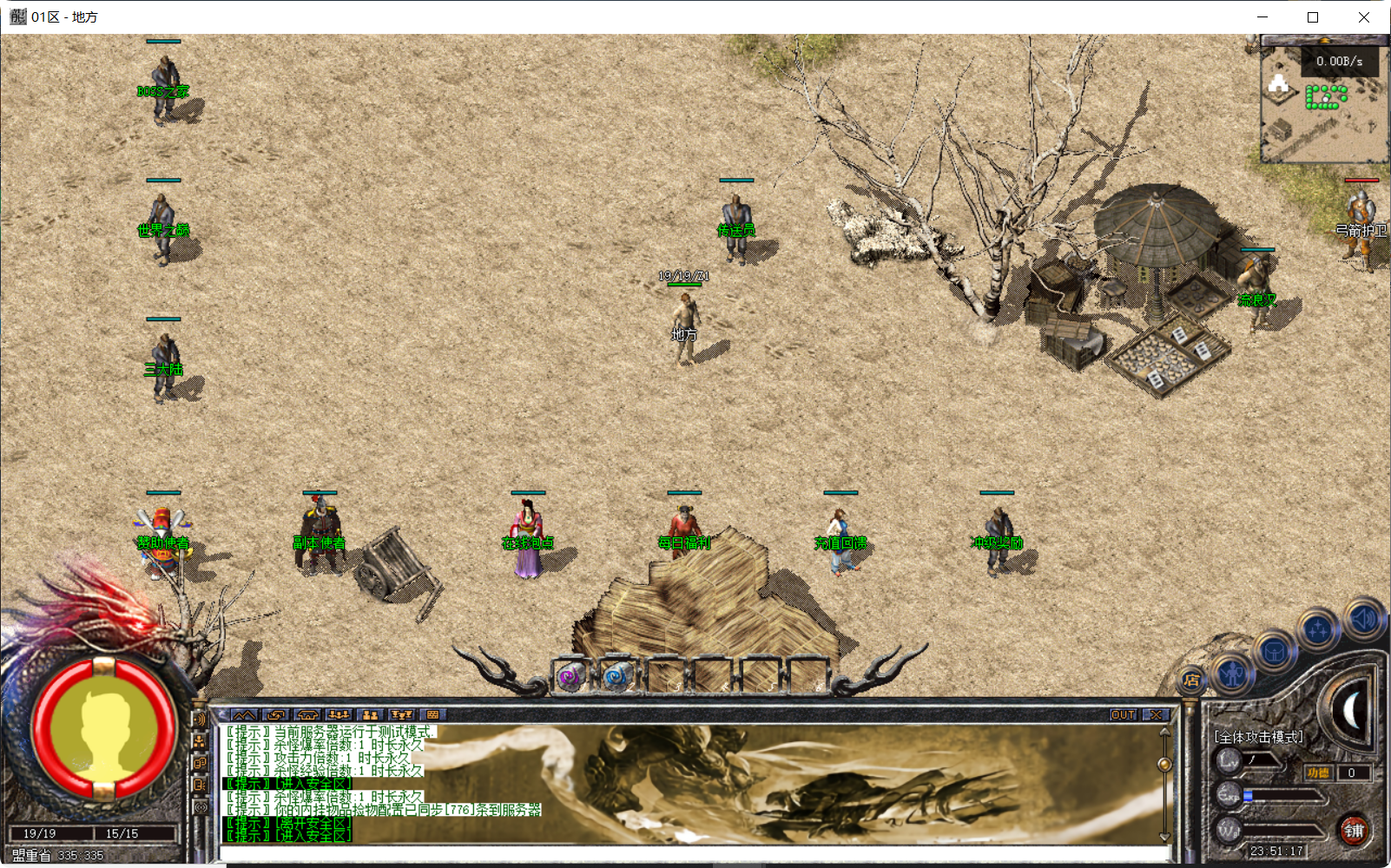Open the 功德 merit button
The width and height of the screenshot is (1391, 868).
click(1317, 773)
